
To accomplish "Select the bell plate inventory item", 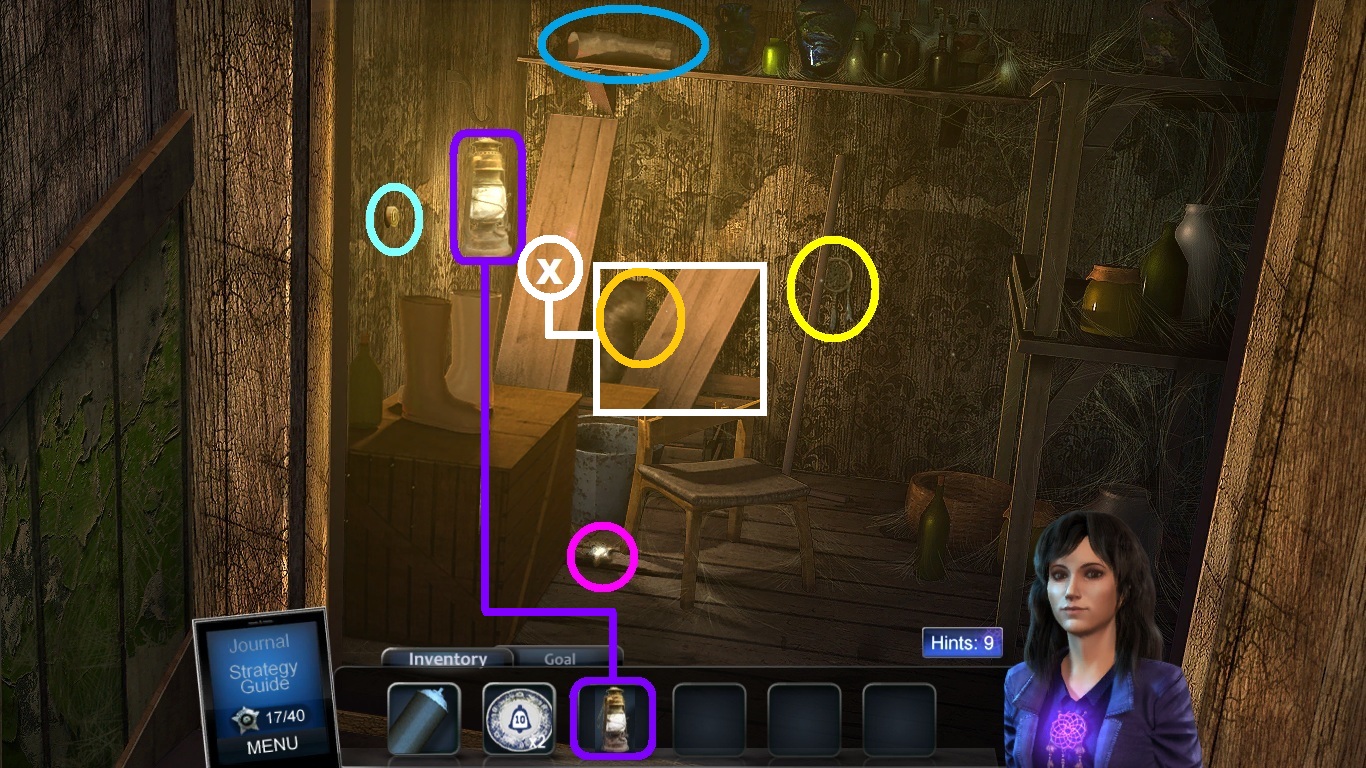I will click(518, 717).
